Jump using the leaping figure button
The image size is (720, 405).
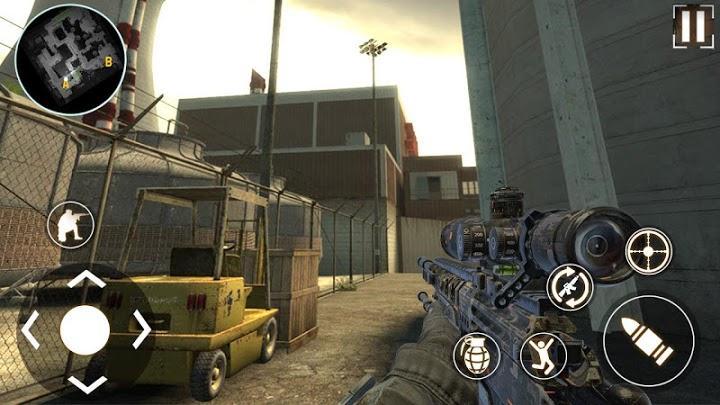pos(544,355)
